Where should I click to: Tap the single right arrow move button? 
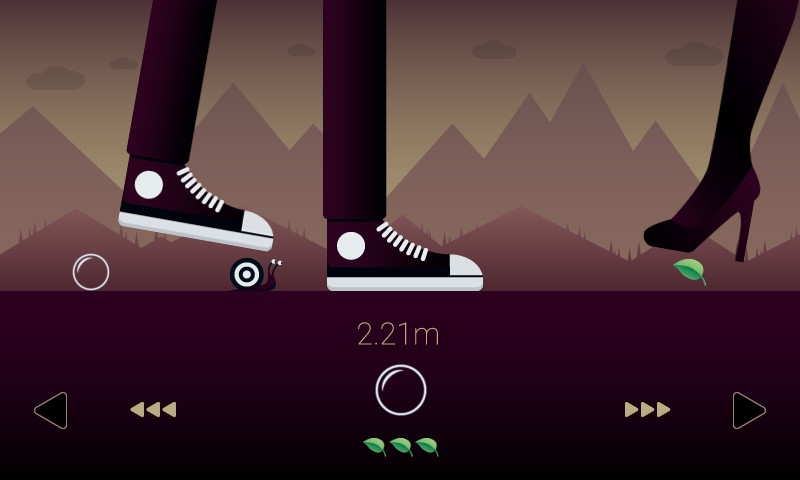click(x=748, y=410)
